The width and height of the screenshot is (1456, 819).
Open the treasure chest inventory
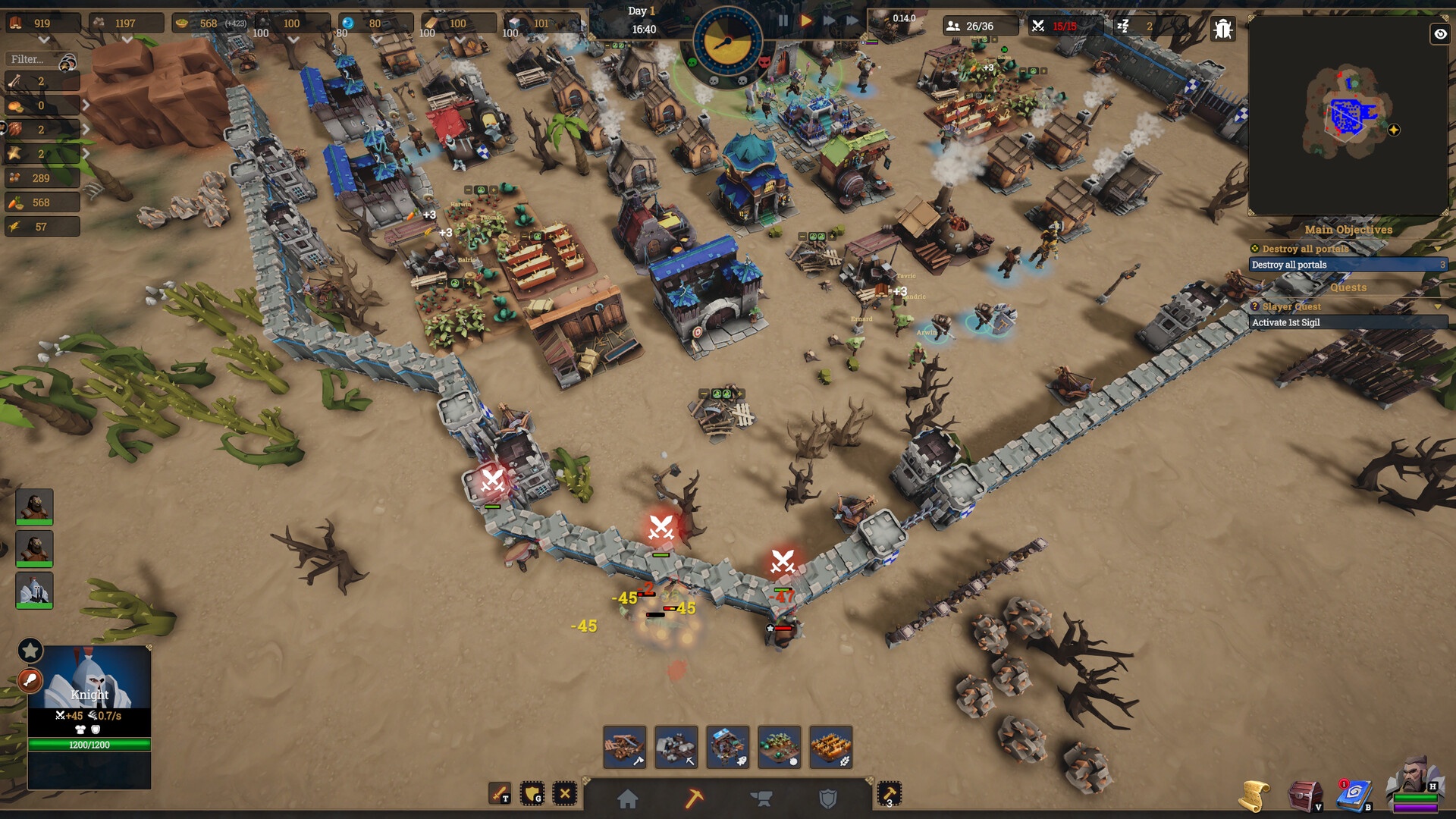click(x=1305, y=796)
